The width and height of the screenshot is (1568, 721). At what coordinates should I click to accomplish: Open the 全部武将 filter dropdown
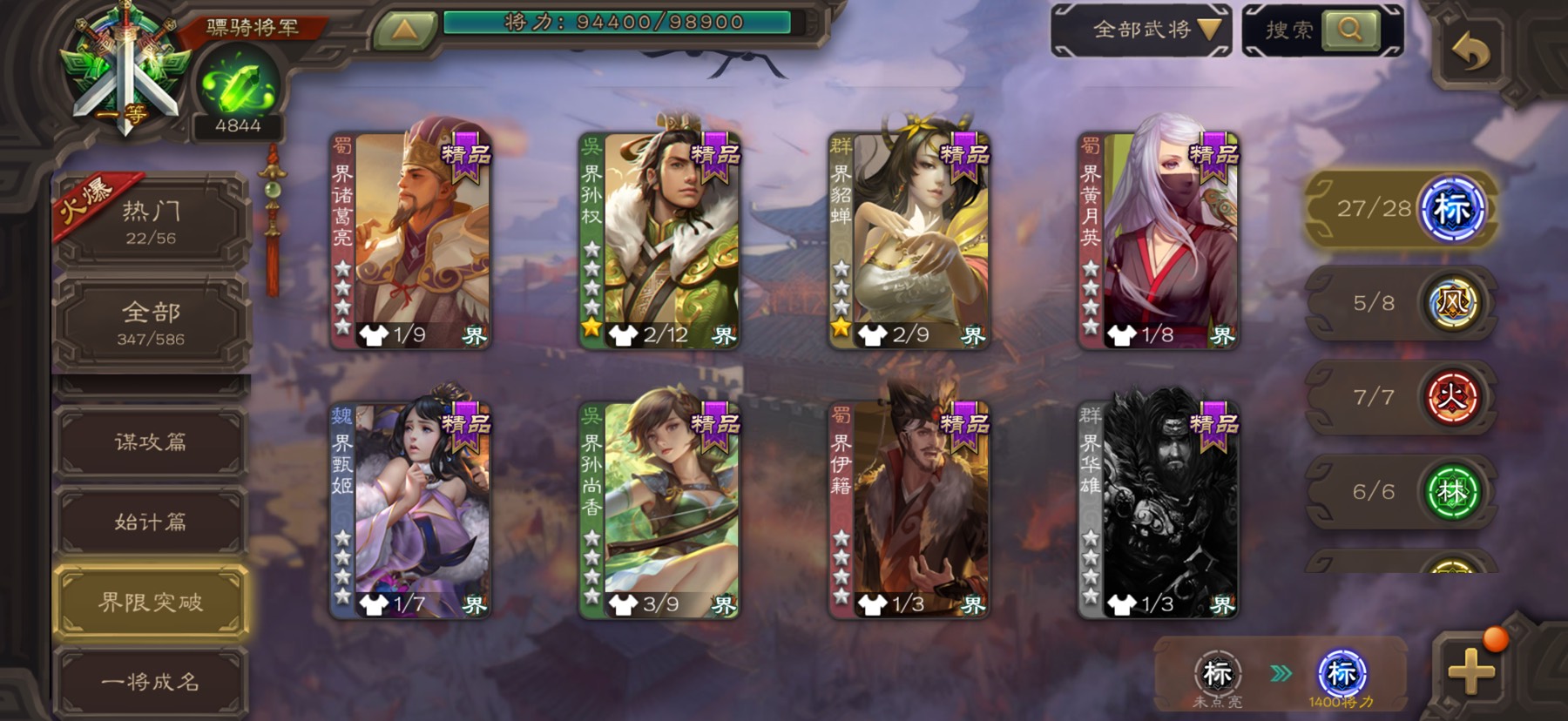coord(1143,30)
